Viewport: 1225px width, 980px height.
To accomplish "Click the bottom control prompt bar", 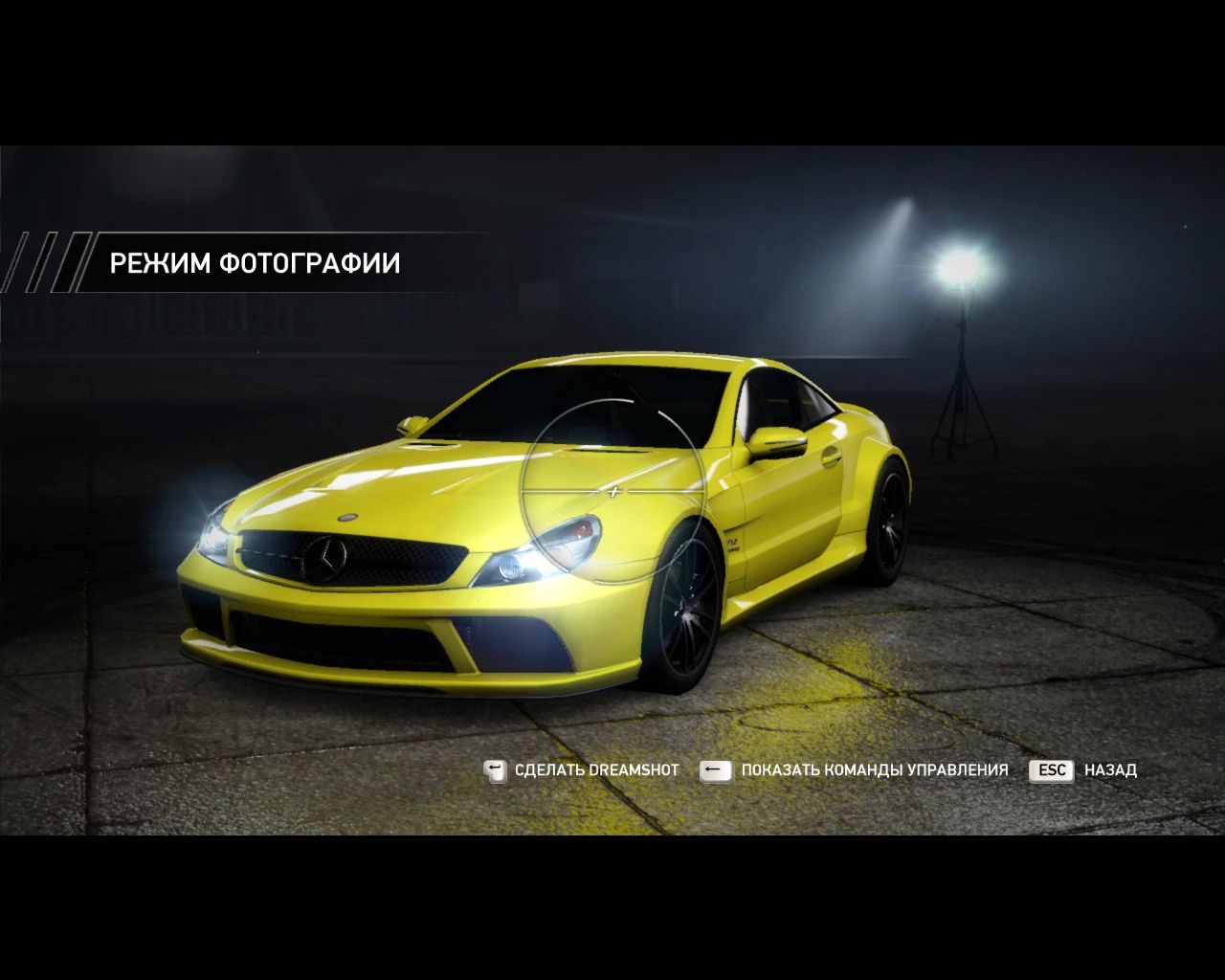I will [813, 769].
